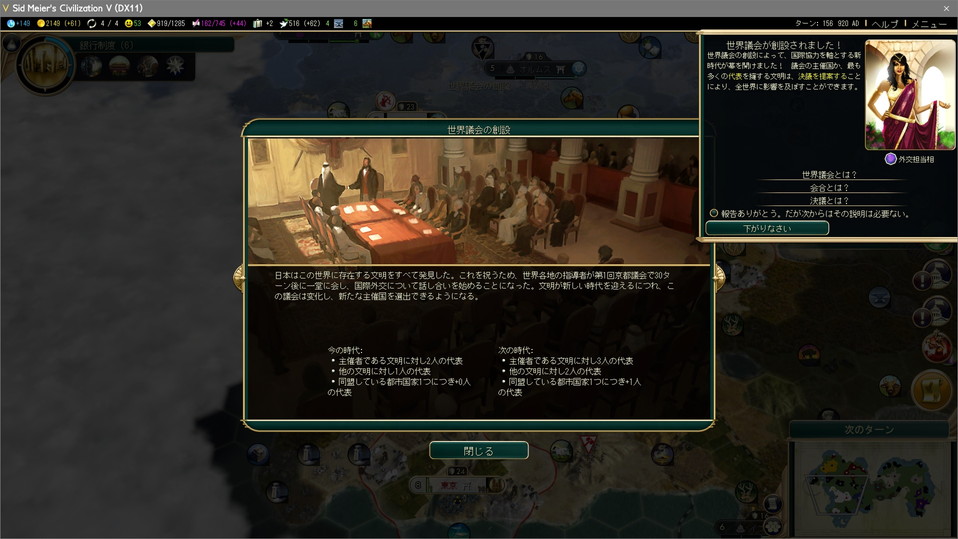This screenshot has height=539, width=958.
Task: Ask the advisor 世界議会とは？
Action: pyautogui.click(x=829, y=174)
